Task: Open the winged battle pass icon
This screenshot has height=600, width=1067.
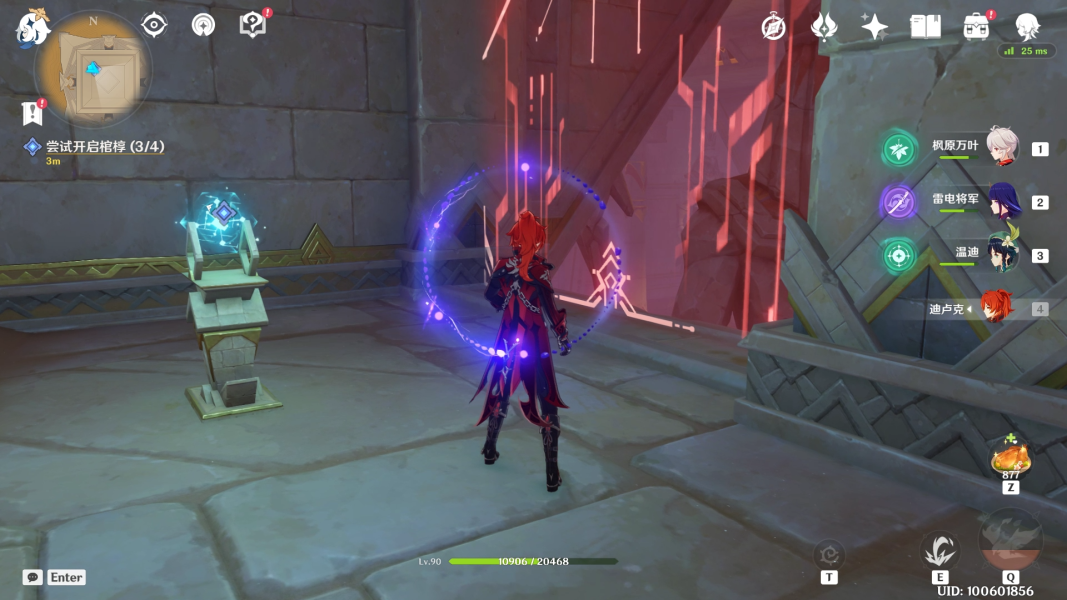Action: [824, 27]
